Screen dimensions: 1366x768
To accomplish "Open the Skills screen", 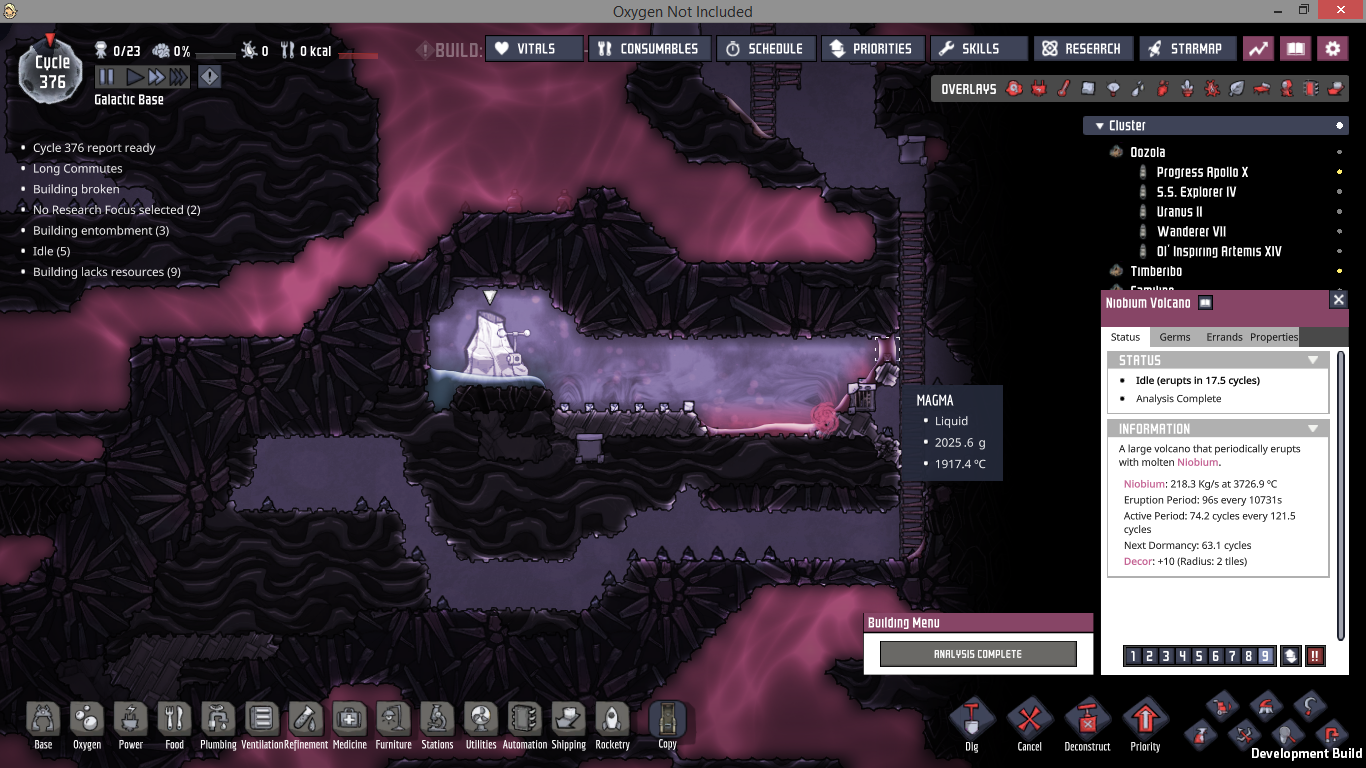I will tap(979, 49).
